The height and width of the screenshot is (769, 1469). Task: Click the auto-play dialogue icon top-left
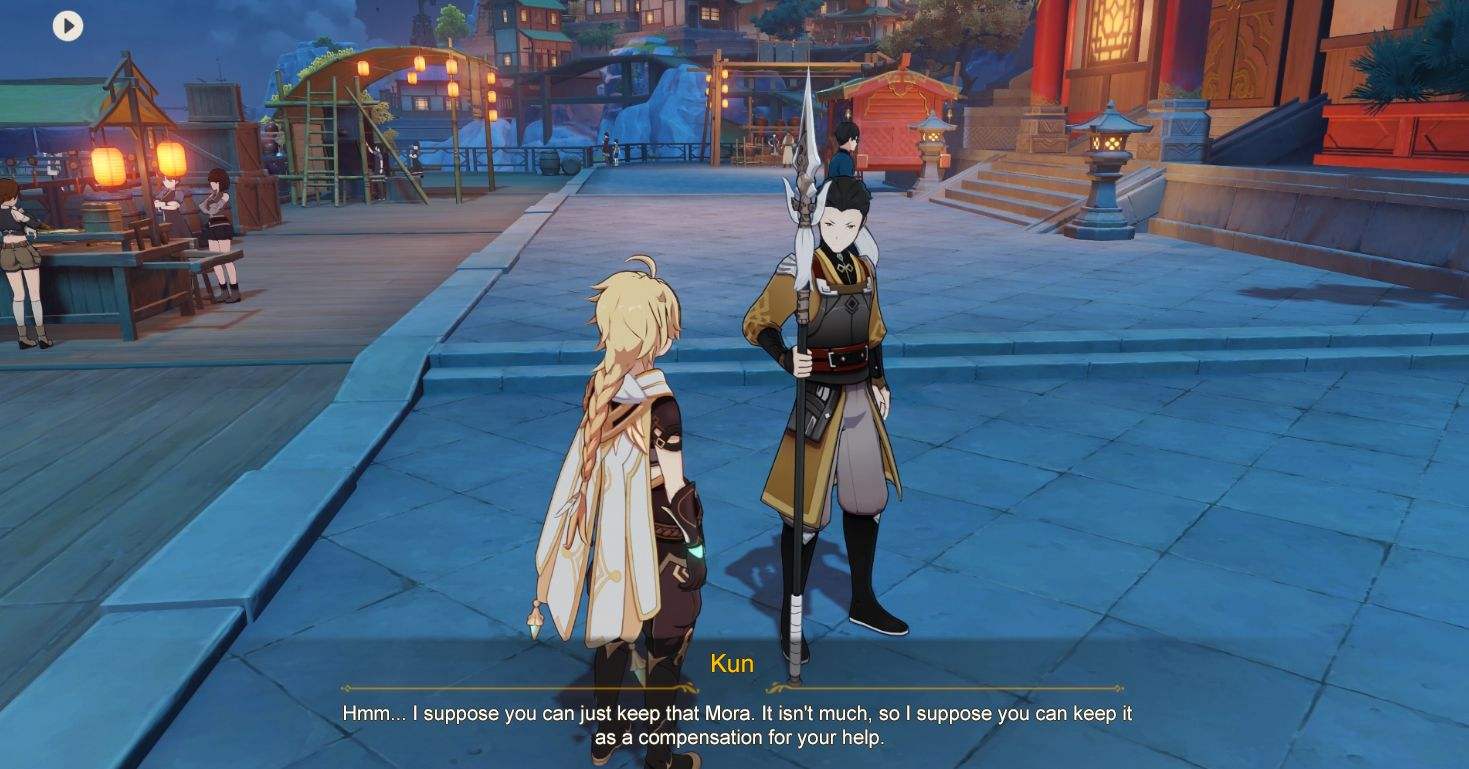coord(66,27)
